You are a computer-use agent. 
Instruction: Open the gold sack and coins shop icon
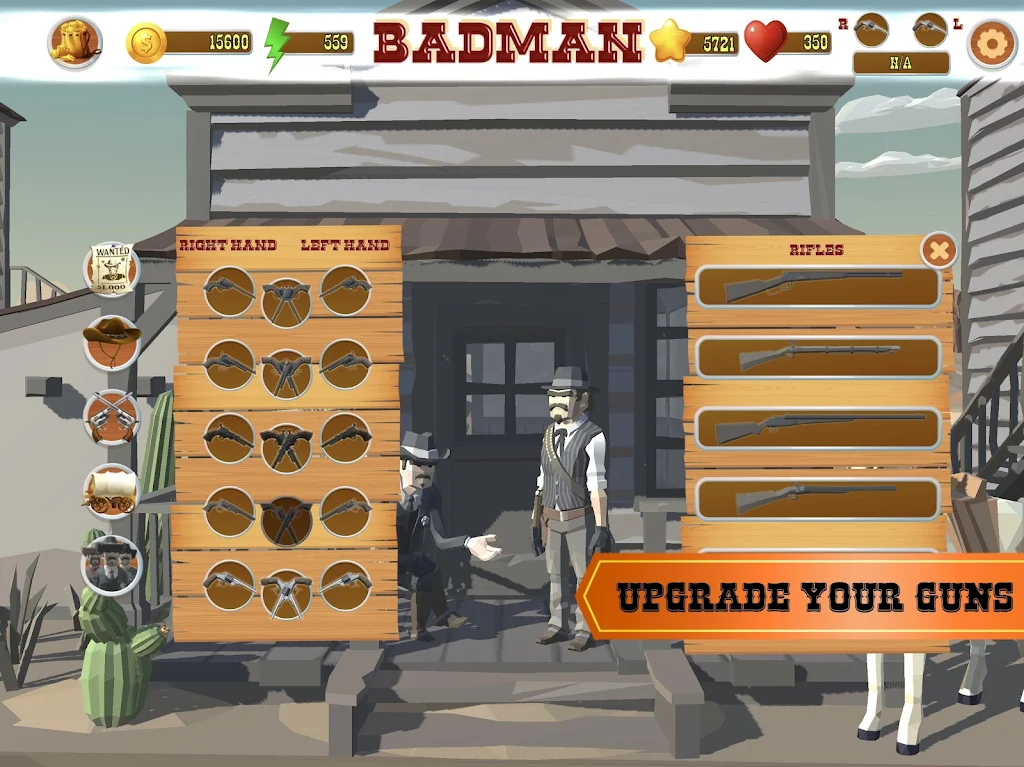click(75, 42)
